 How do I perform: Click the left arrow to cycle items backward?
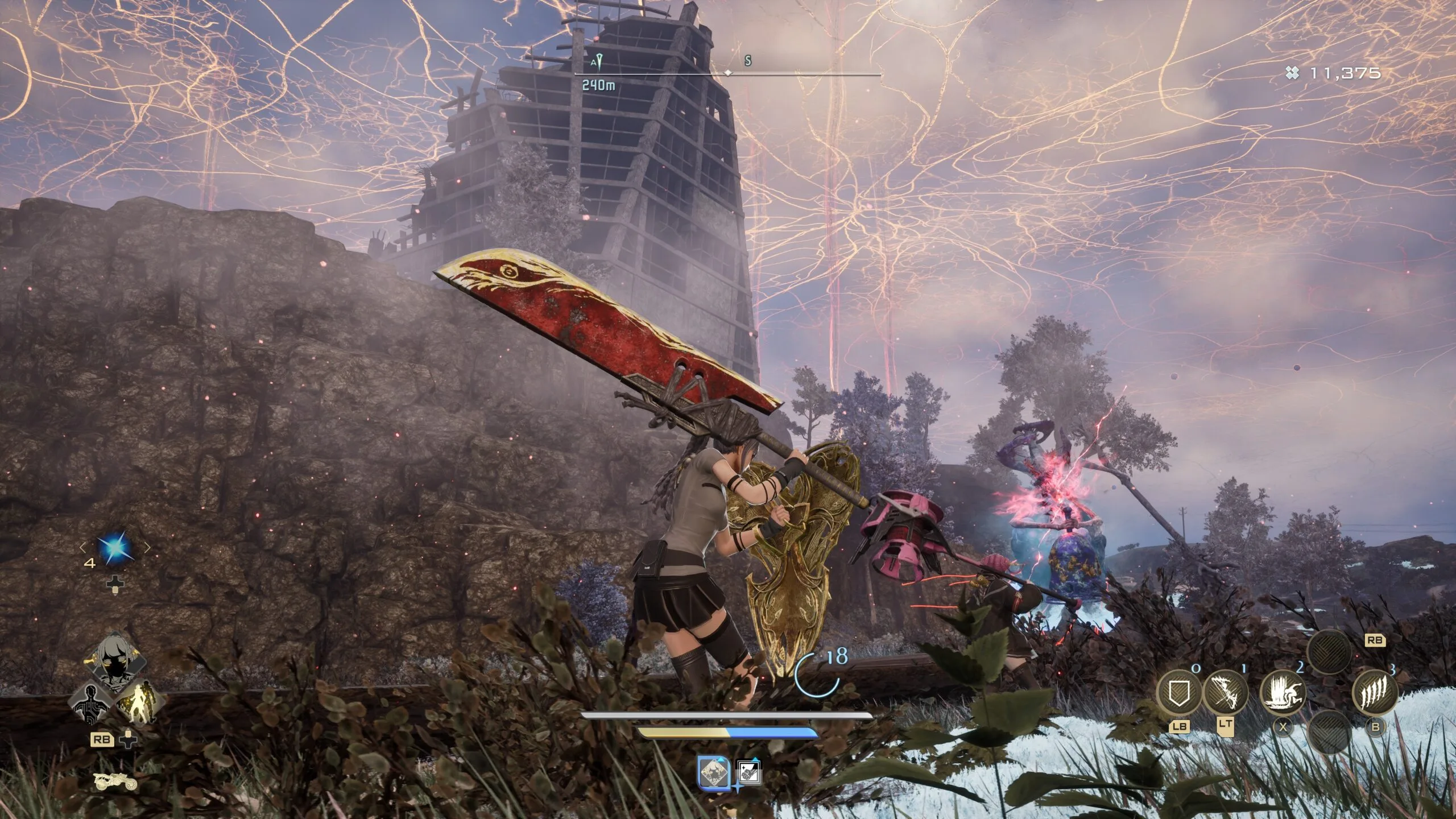click(x=83, y=548)
